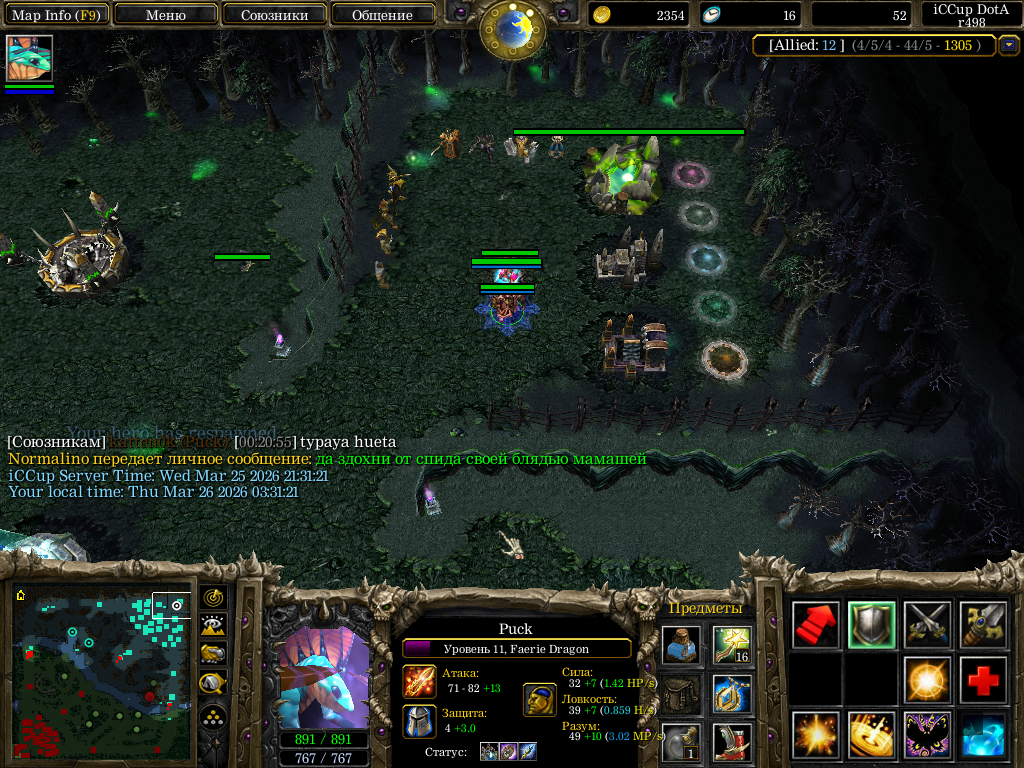The height and width of the screenshot is (768, 1024).
Task: Toggle the formation movement button
Action: [x=214, y=716]
